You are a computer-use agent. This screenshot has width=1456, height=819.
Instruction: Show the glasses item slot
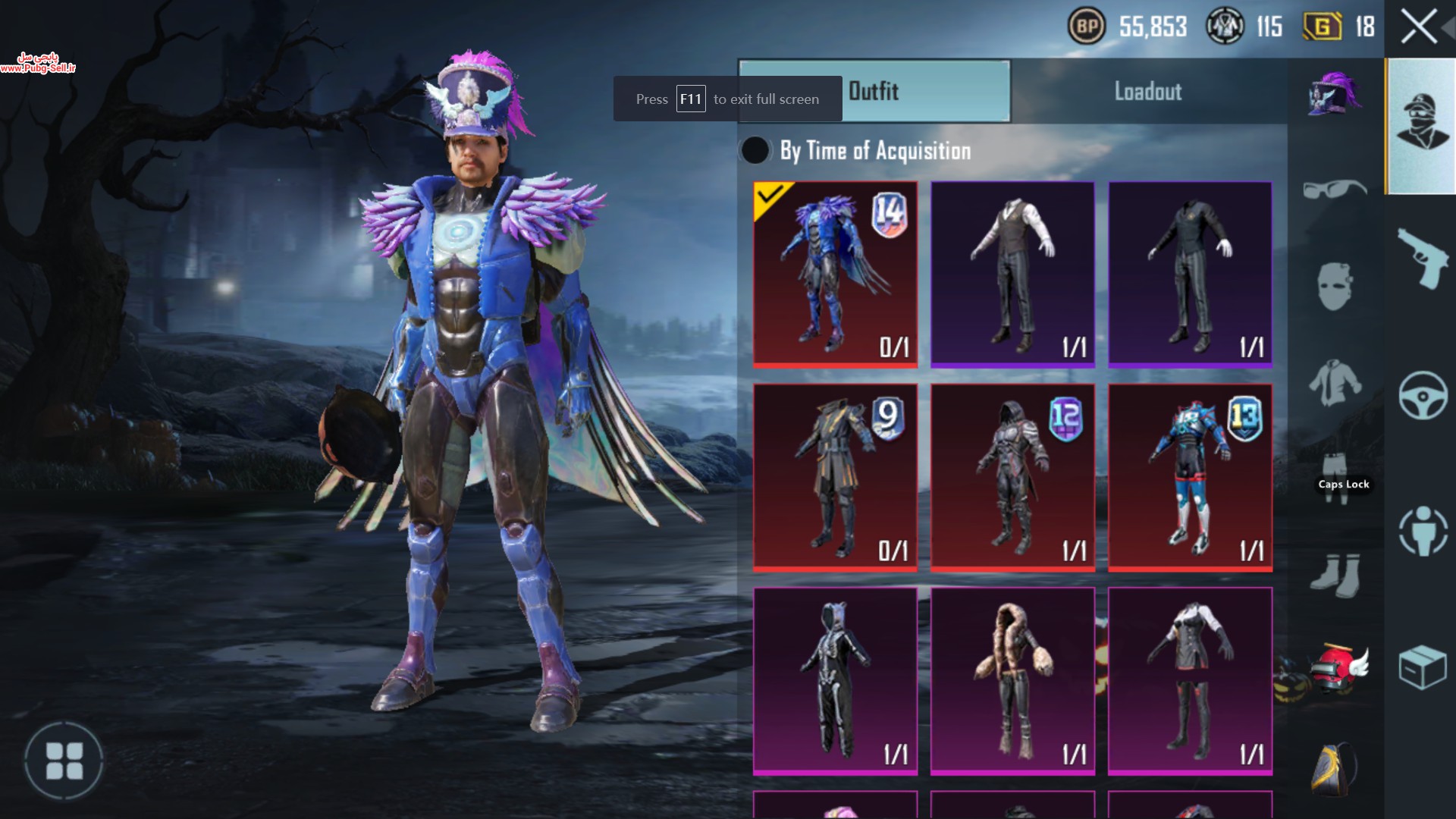[1335, 189]
